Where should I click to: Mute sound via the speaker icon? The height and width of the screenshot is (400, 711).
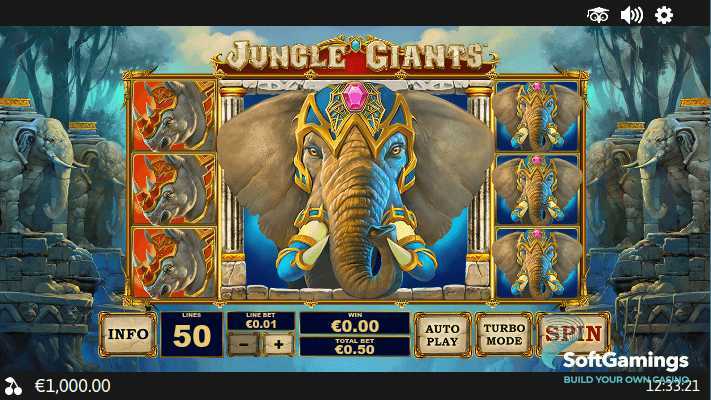(631, 15)
